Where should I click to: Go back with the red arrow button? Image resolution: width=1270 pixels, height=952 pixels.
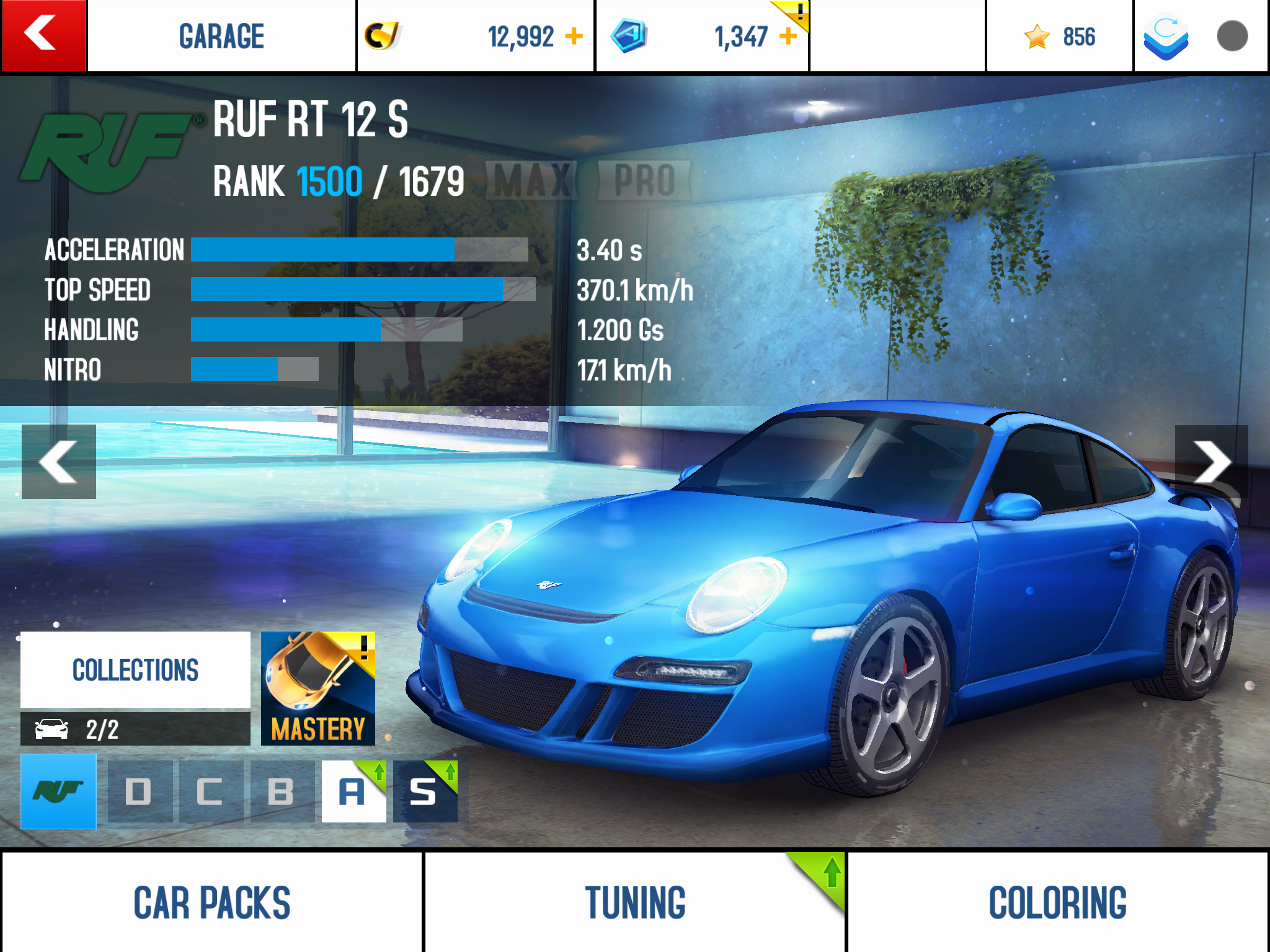click(43, 35)
